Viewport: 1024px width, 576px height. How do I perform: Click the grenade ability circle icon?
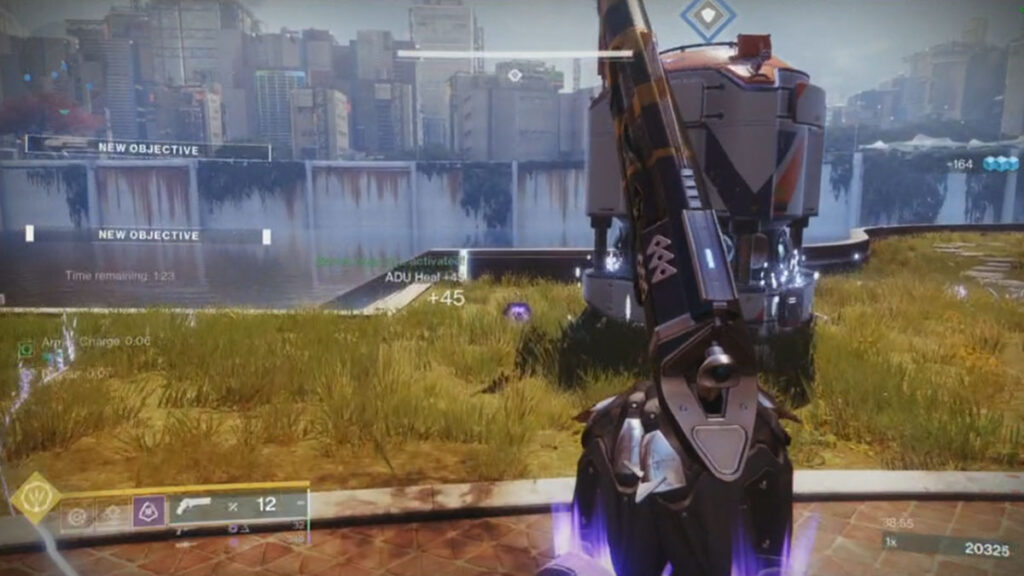[77, 516]
